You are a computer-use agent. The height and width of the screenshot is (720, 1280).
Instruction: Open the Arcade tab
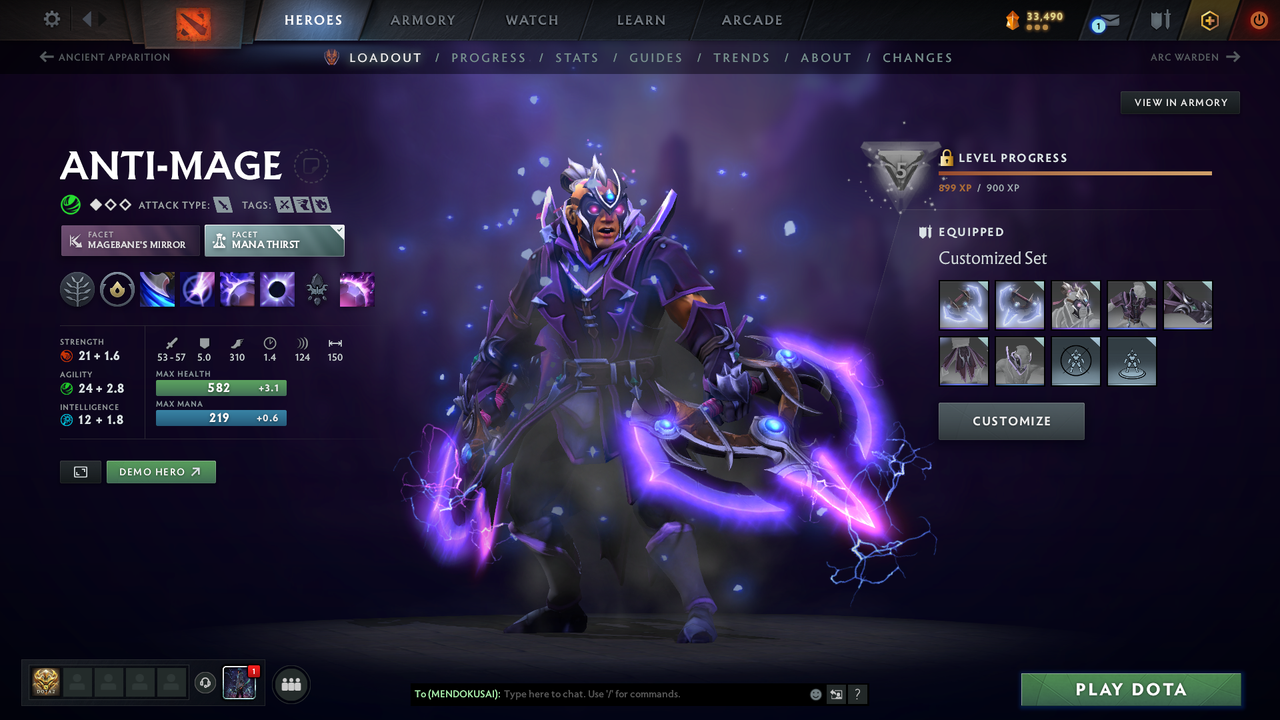tap(752, 20)
